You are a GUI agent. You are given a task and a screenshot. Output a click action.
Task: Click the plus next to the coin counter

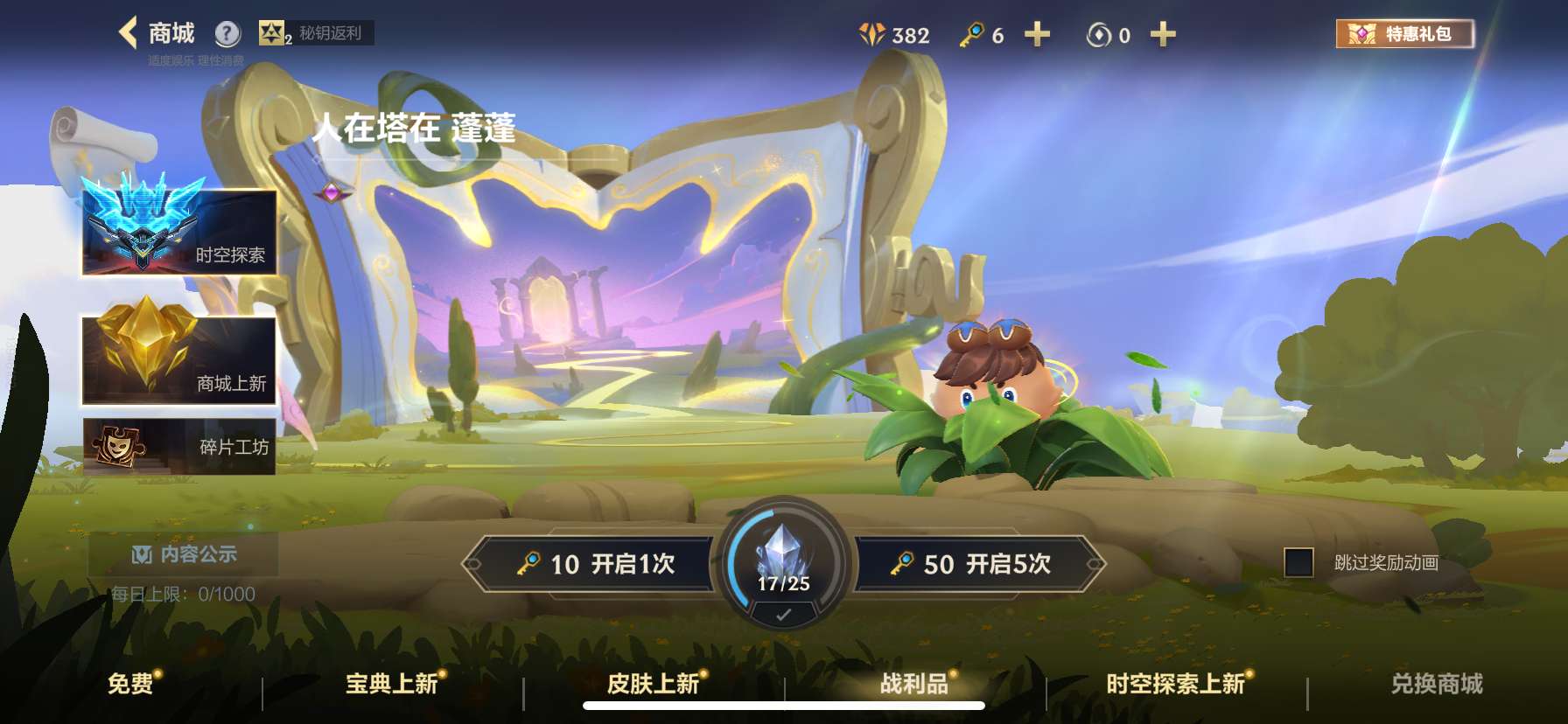click(1164, 34)
